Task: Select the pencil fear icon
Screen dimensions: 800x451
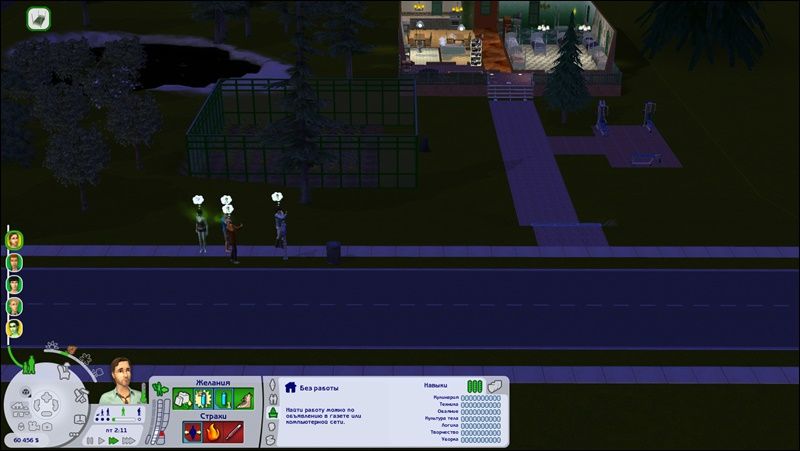Action: (x=231, y=432)
